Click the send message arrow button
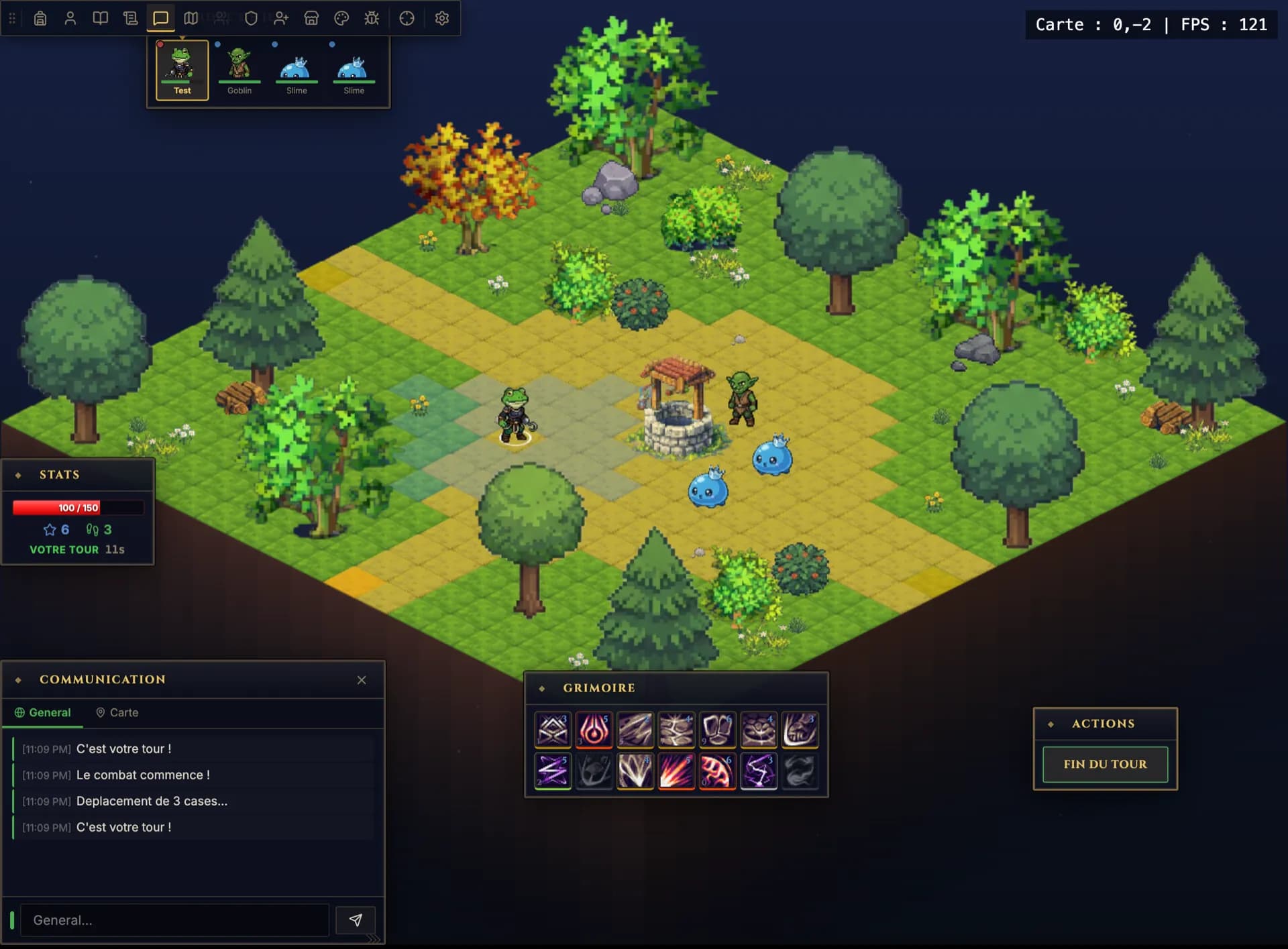 pyautogui.click(x=356, y=919)
